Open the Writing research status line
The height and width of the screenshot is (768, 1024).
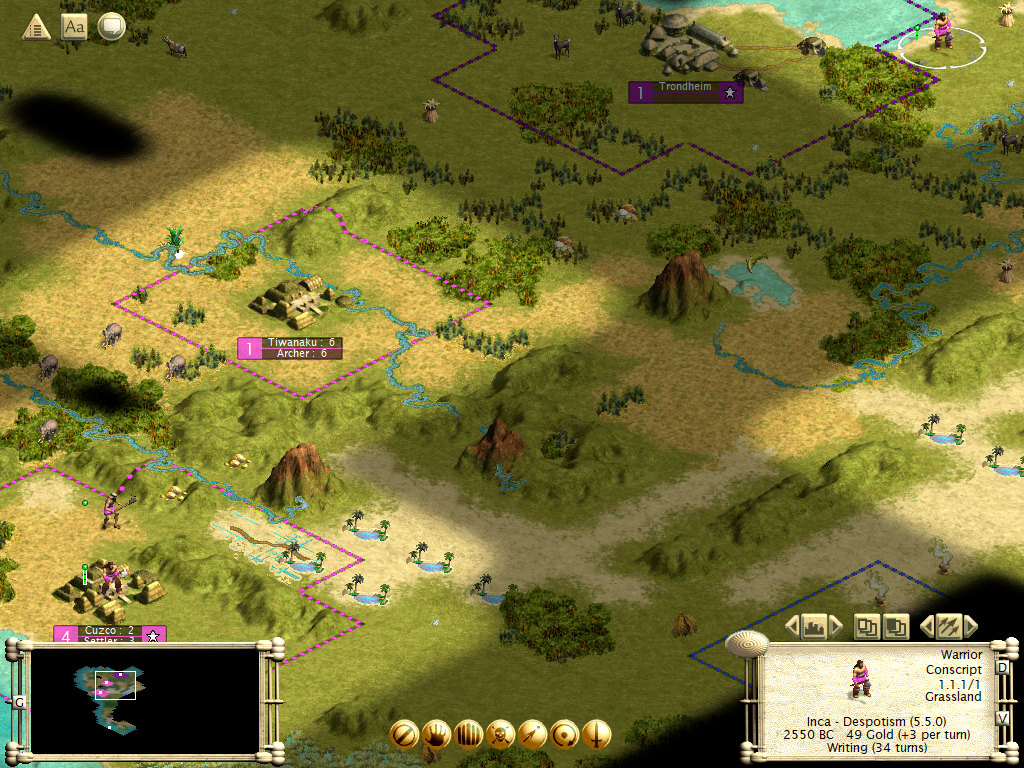[x=877, y=748]
